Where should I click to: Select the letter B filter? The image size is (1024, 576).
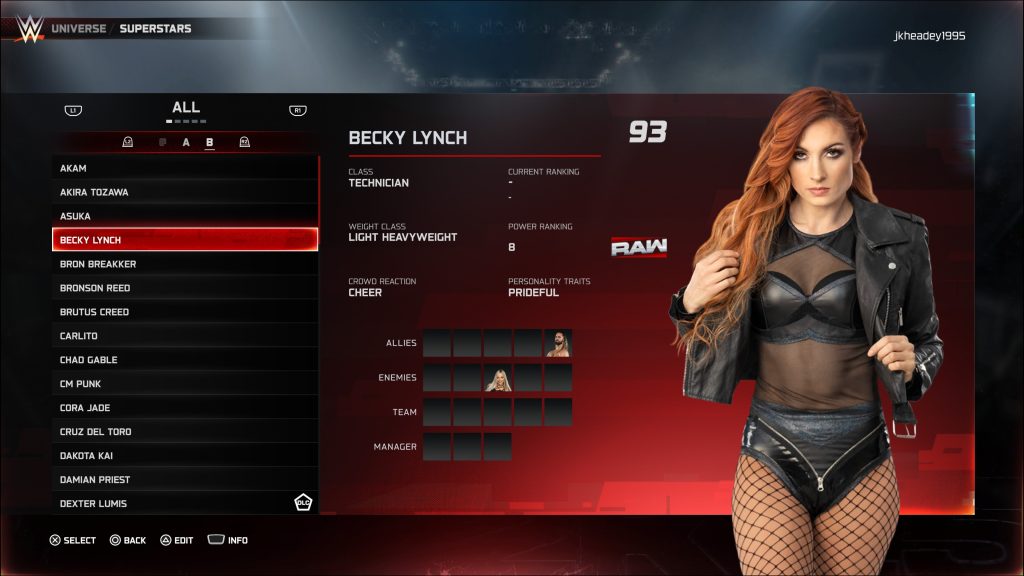point(210,143)
